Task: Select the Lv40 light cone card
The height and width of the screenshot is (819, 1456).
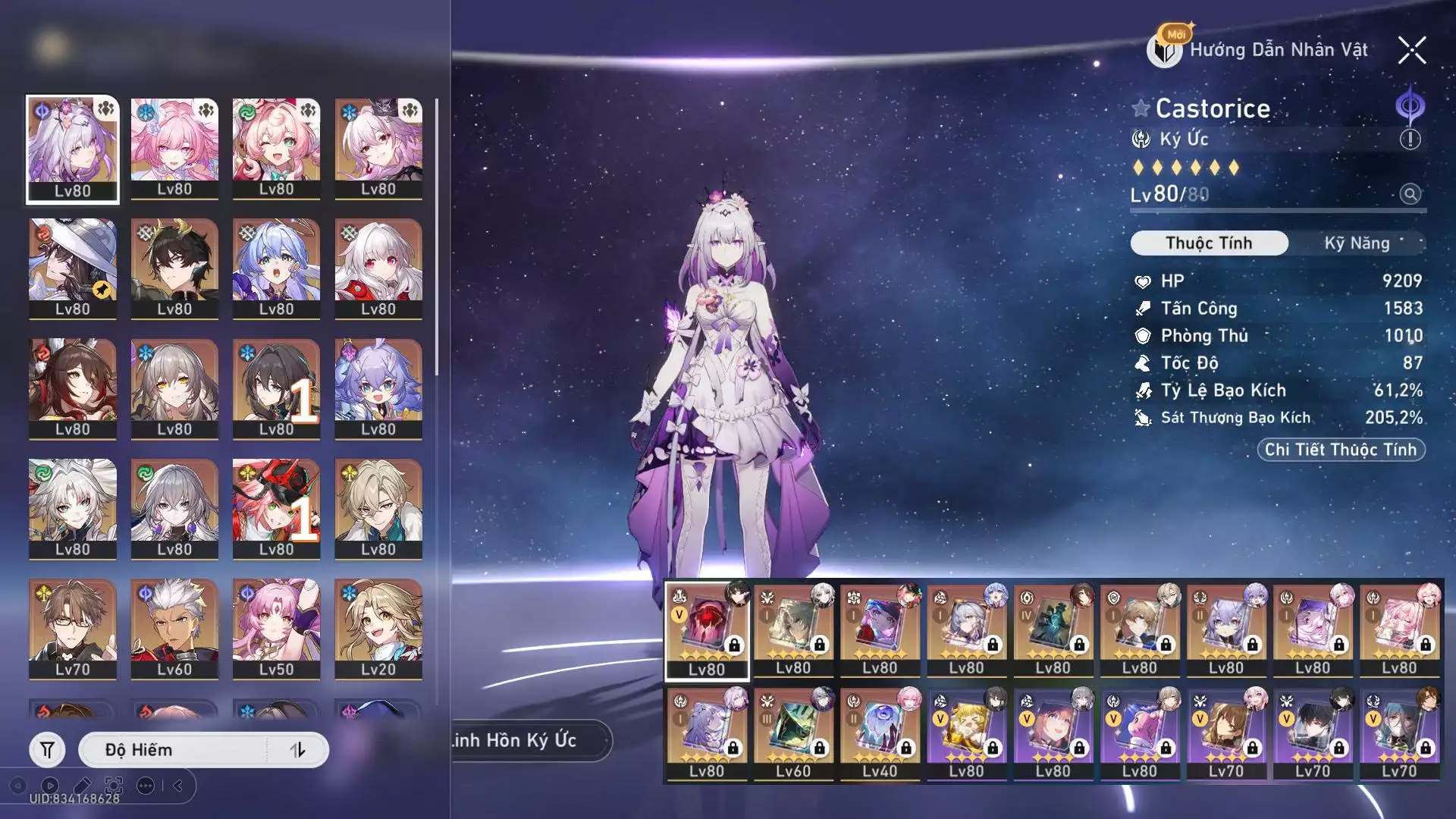Action: coord(880,733)
